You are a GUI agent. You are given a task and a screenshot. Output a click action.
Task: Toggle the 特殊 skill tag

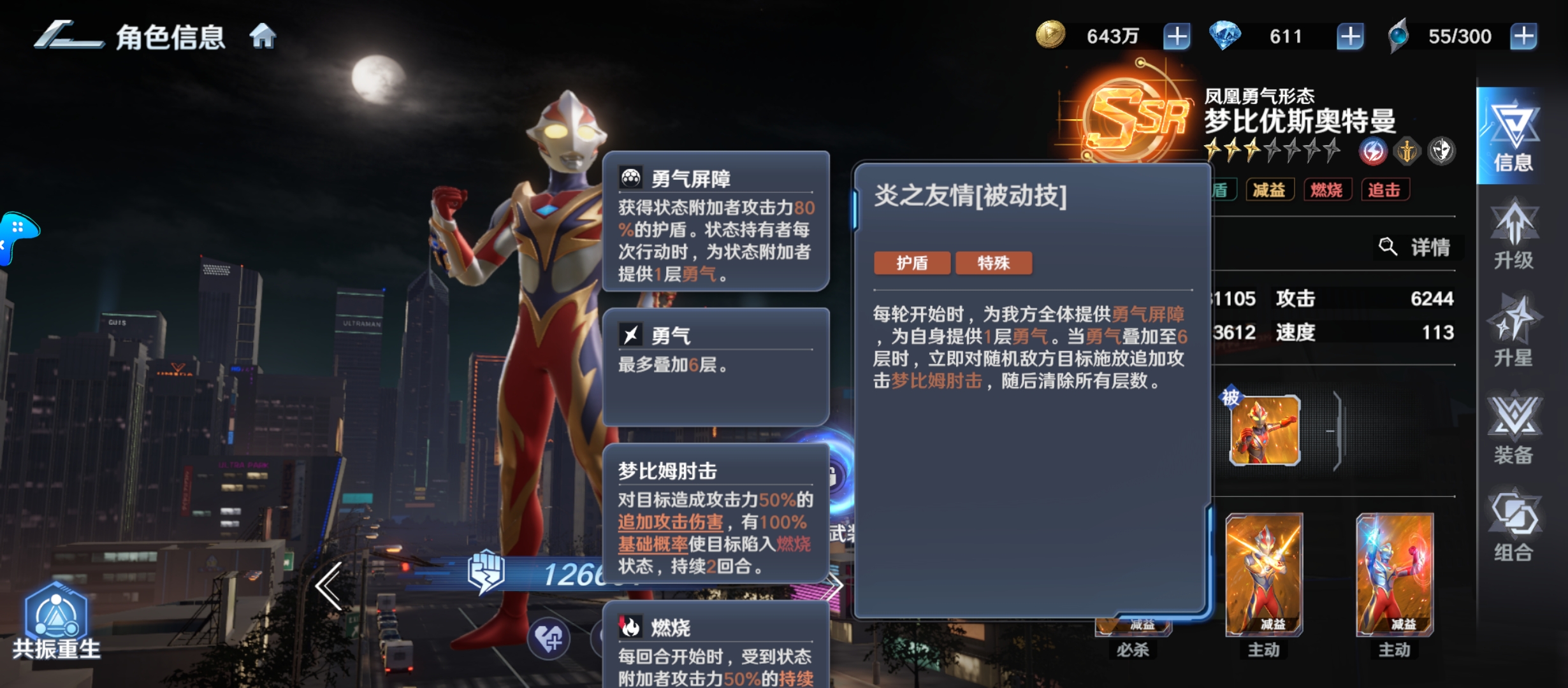994,262
